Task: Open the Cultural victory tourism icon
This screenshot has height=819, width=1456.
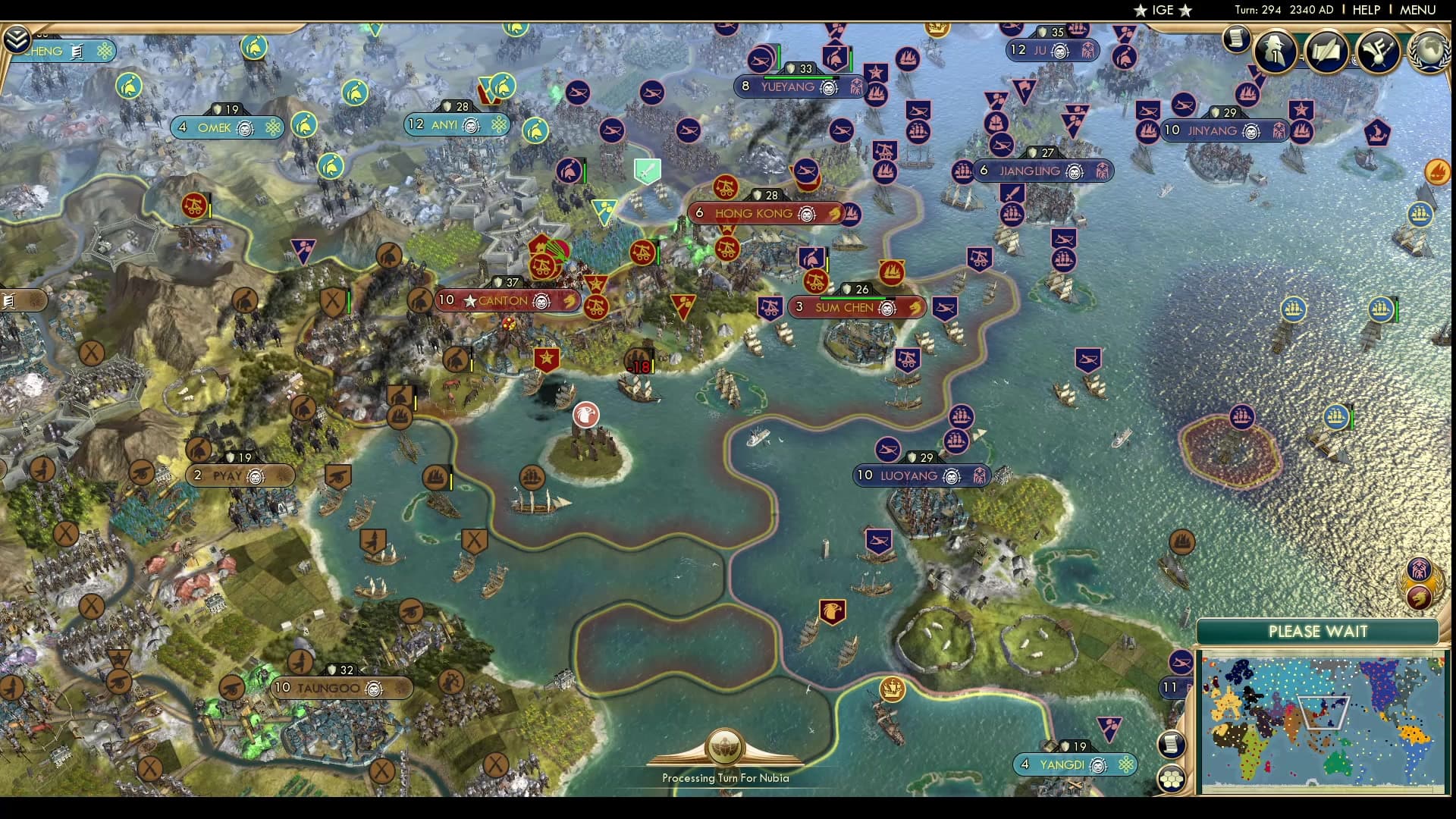Action: click(x=1378, y=52)
